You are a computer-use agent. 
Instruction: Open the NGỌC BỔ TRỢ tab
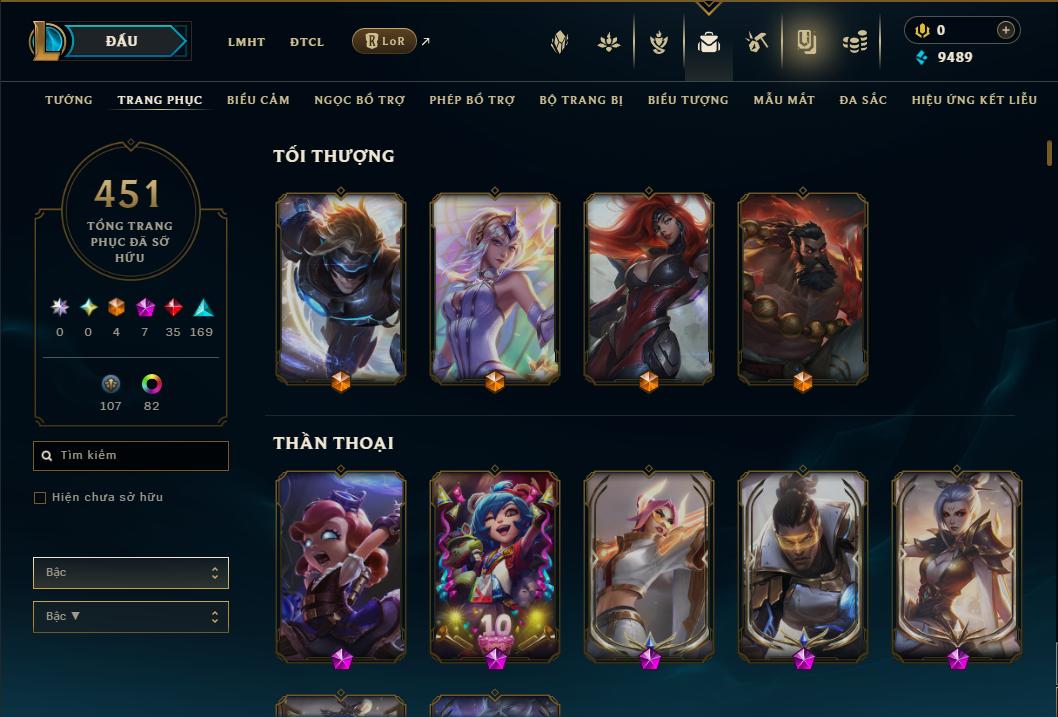[359, 100]
